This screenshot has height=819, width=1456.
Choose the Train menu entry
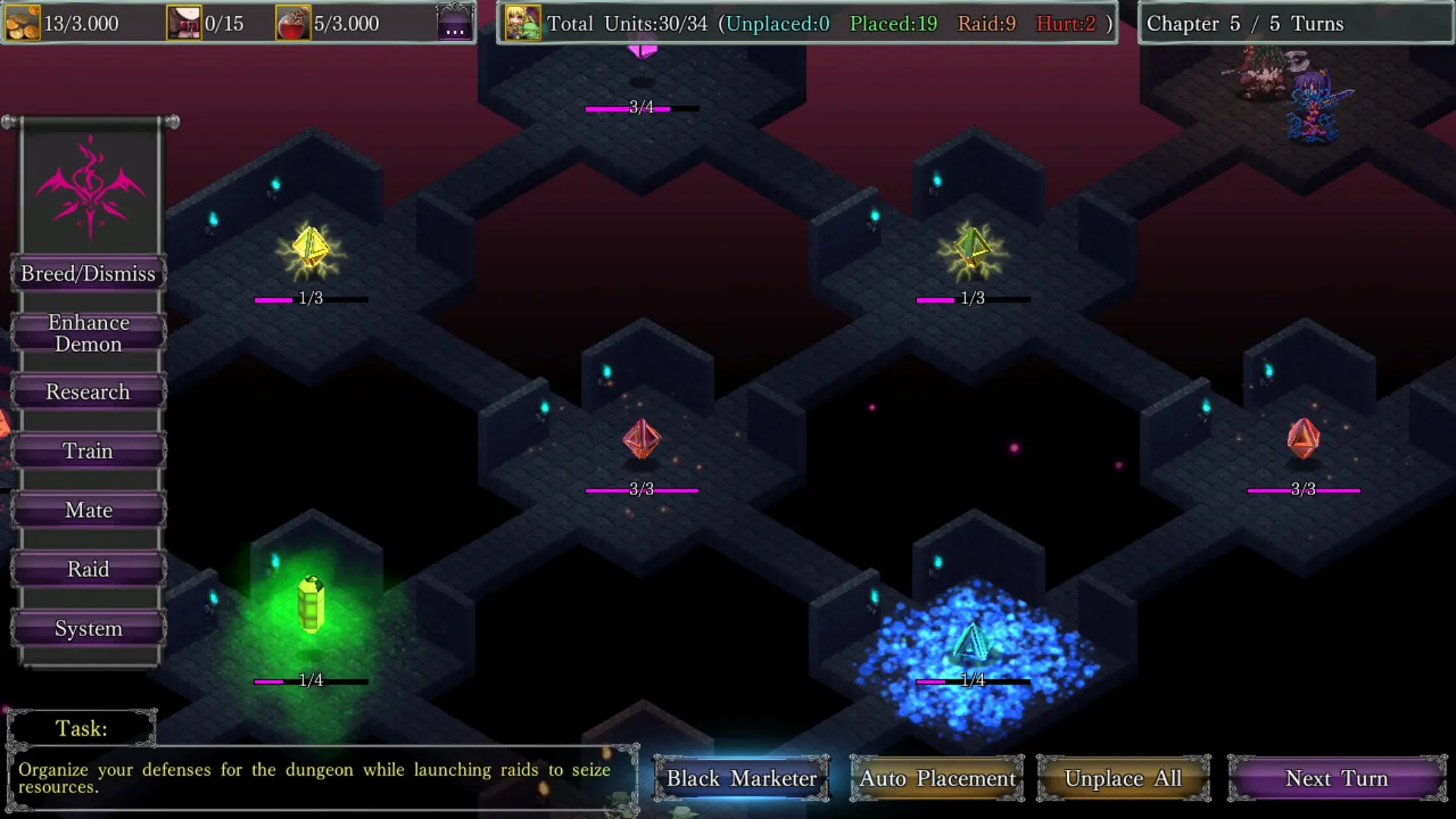[x=88, y=451]
